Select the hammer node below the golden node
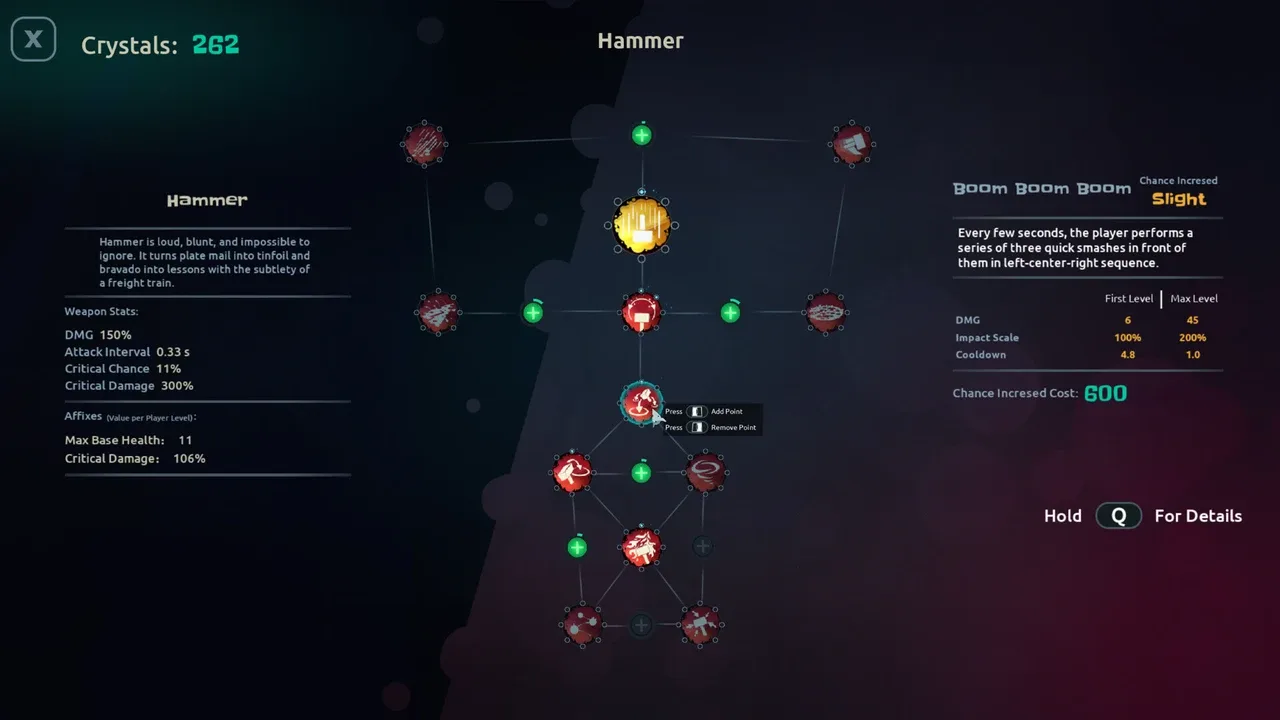The height and width of the screenshot is (720, 1280). [x=641, y=312]
